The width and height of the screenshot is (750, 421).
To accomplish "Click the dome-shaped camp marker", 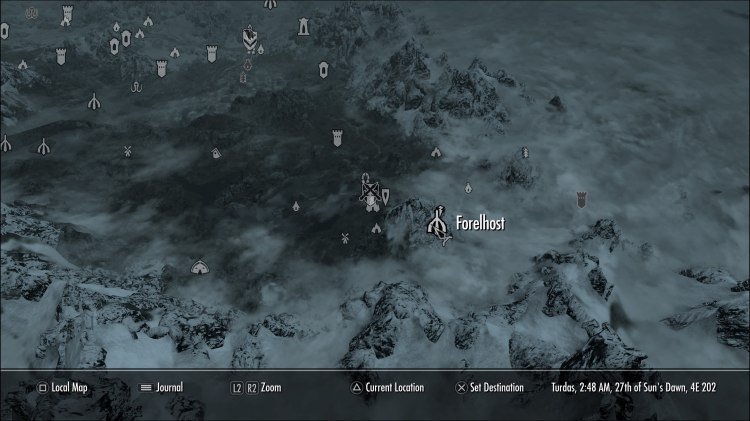I will tap(199, 267).
